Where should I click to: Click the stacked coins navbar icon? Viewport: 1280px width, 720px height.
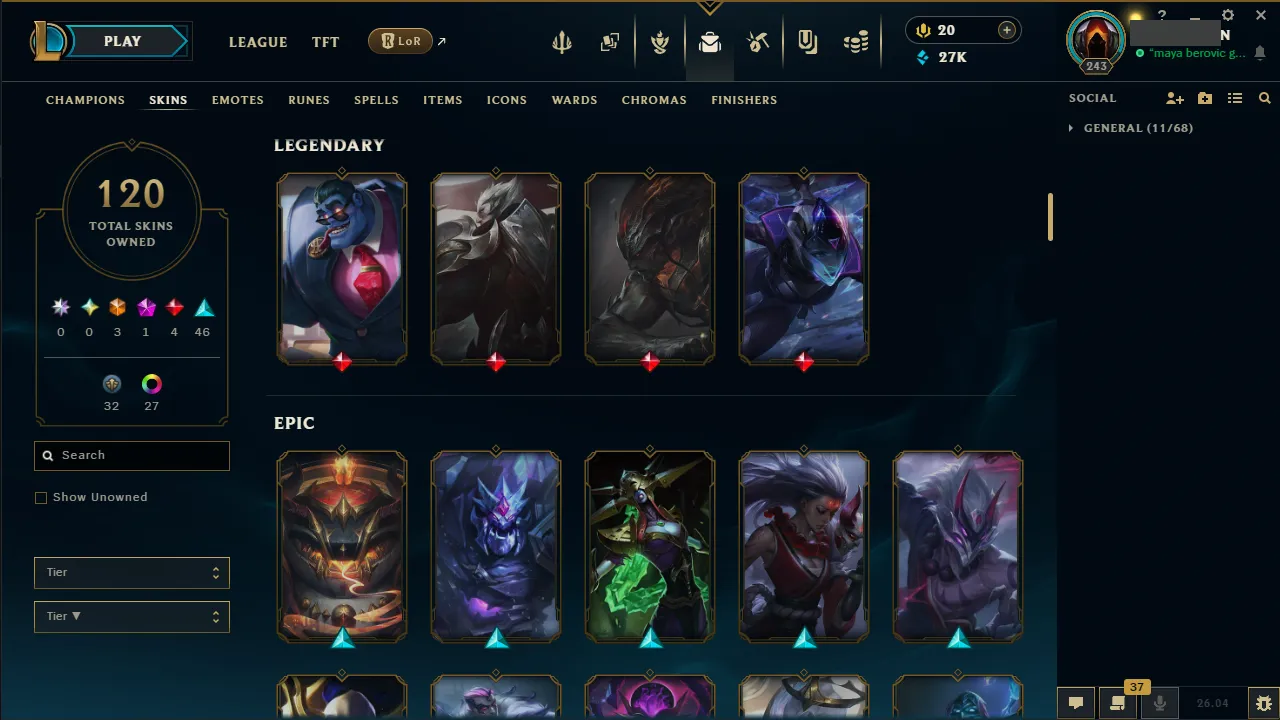pos(856,41)
